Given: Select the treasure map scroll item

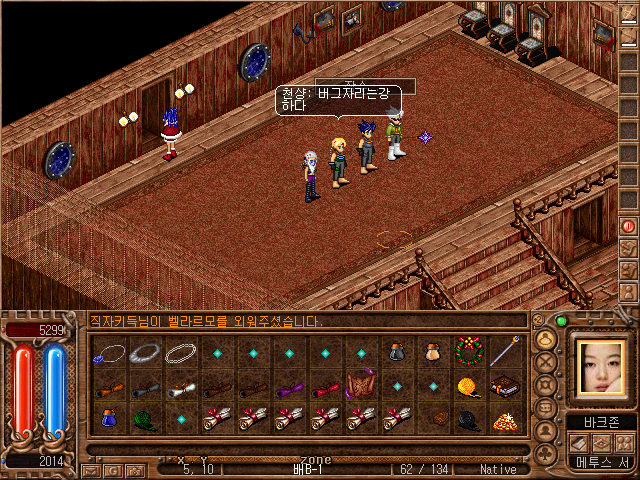Looking at the screenshot, I should [361, 386].
